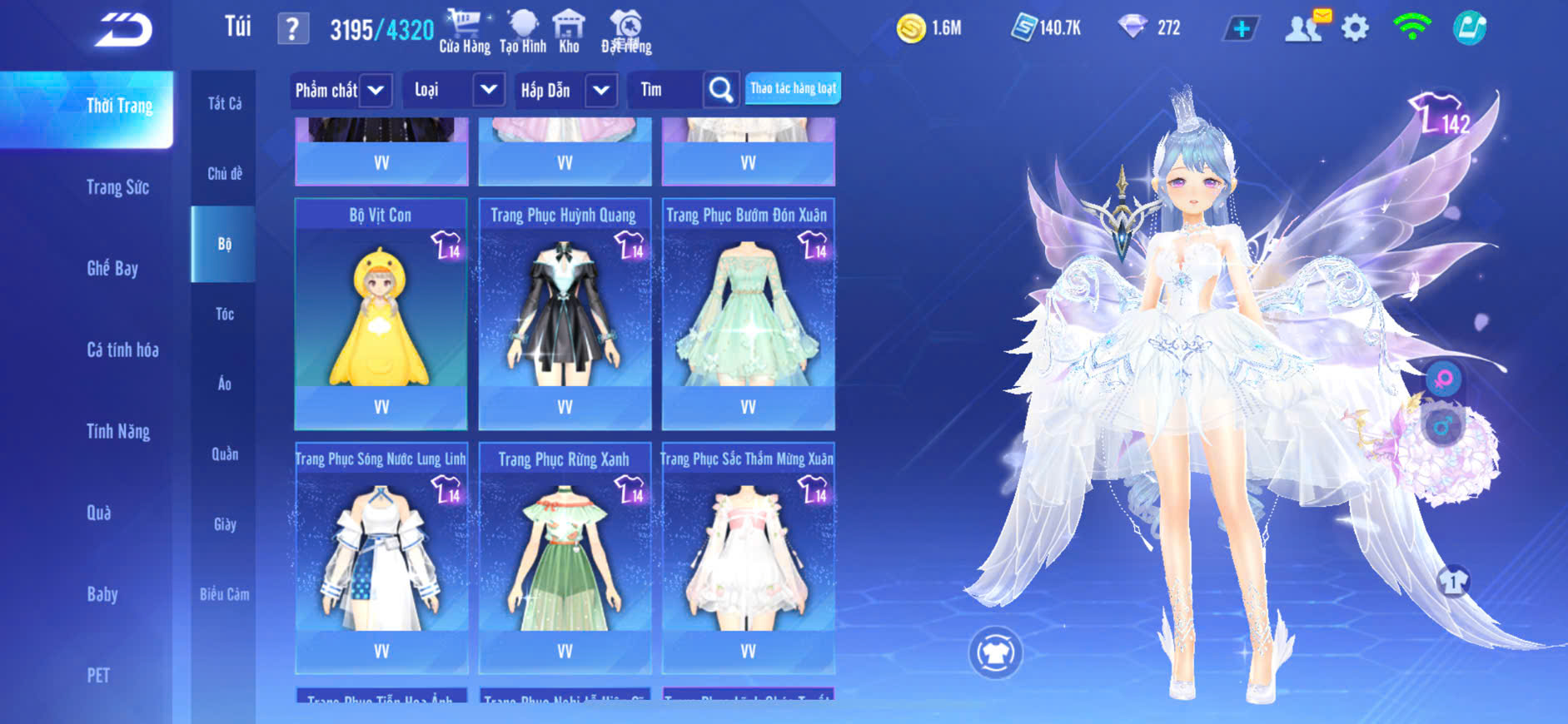The image size is (1568, 724).
Task: Select the Giày shoes category
Action: (224, 524)
